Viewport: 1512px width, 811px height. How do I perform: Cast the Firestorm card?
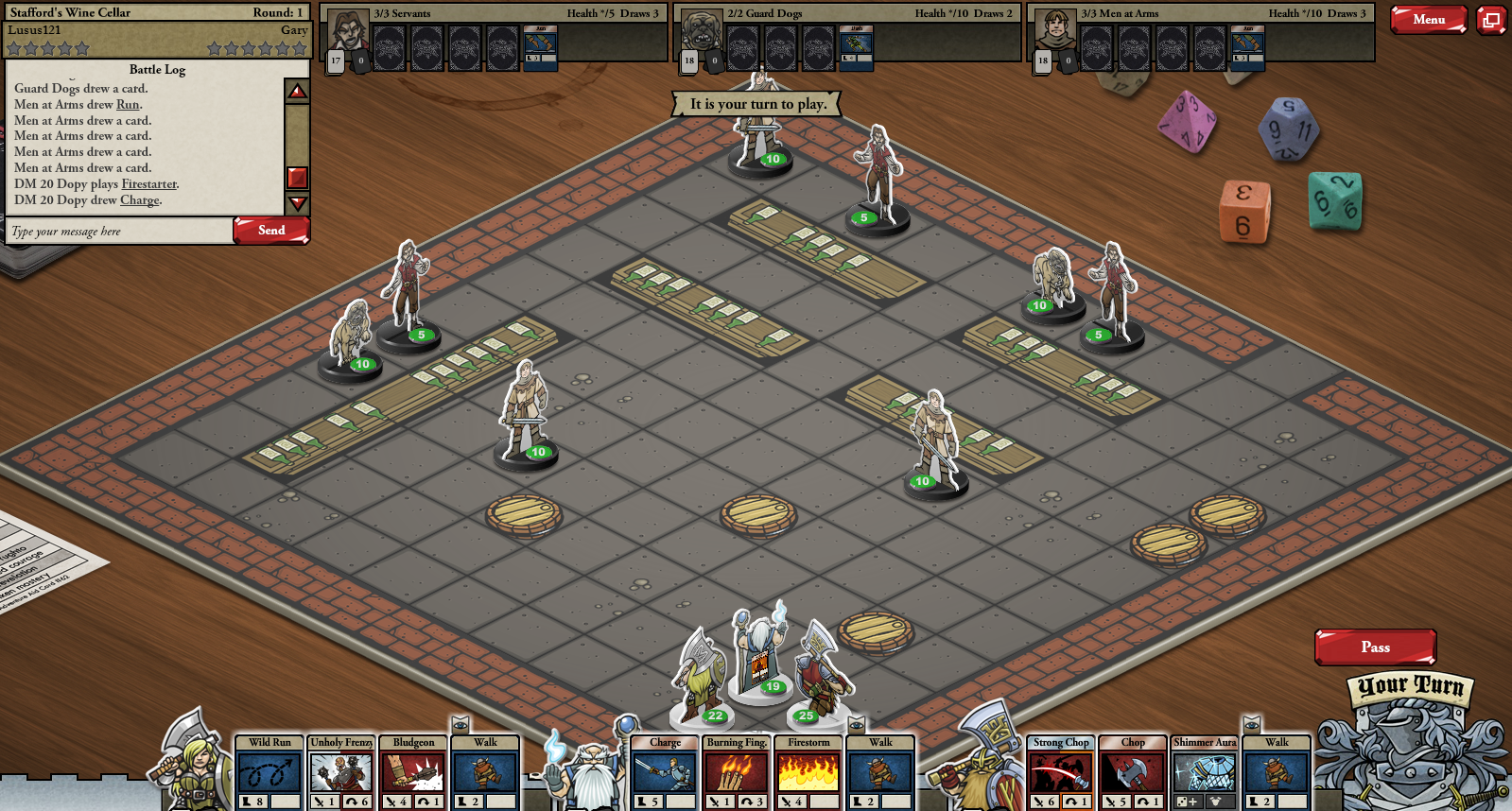pos(808,772)
